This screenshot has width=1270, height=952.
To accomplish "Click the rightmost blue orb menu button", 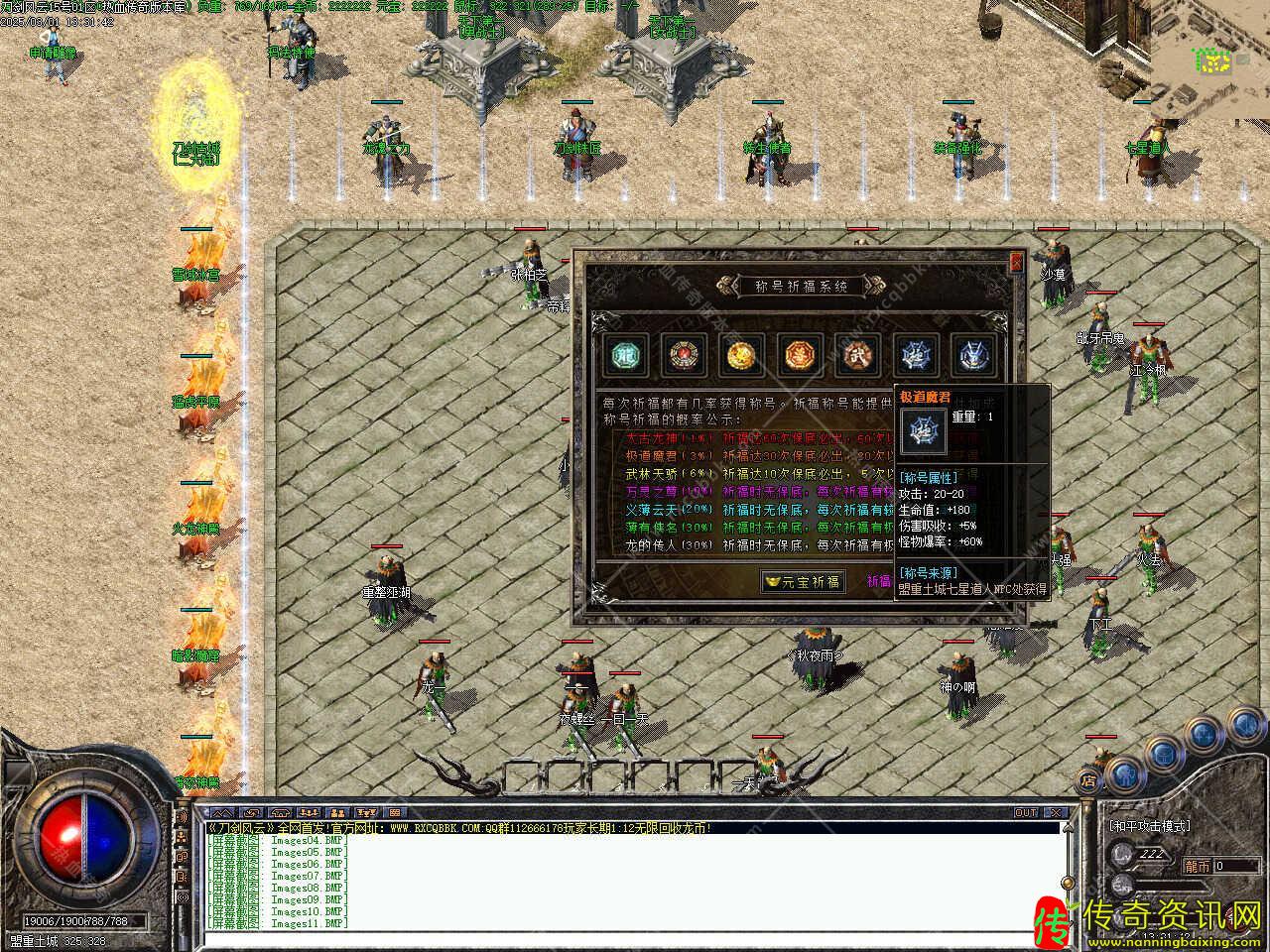I will (1246, 724).
